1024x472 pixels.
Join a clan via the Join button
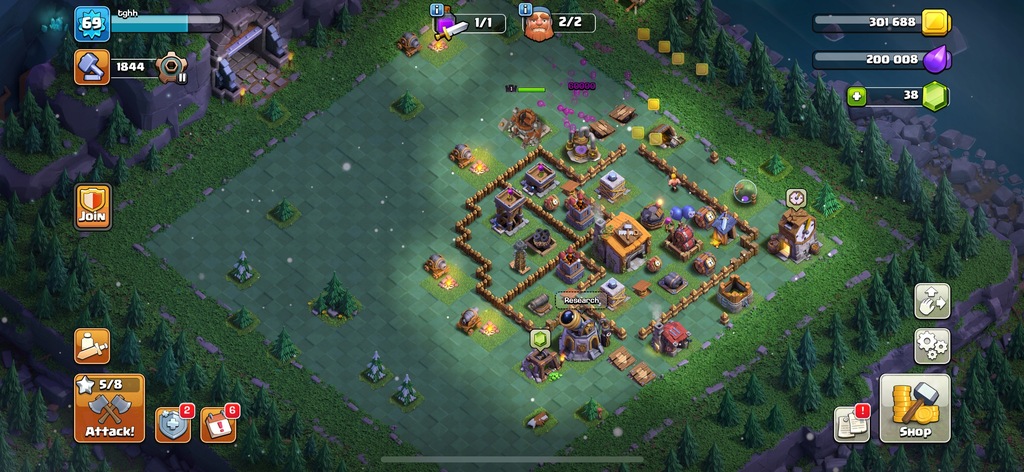92,207
